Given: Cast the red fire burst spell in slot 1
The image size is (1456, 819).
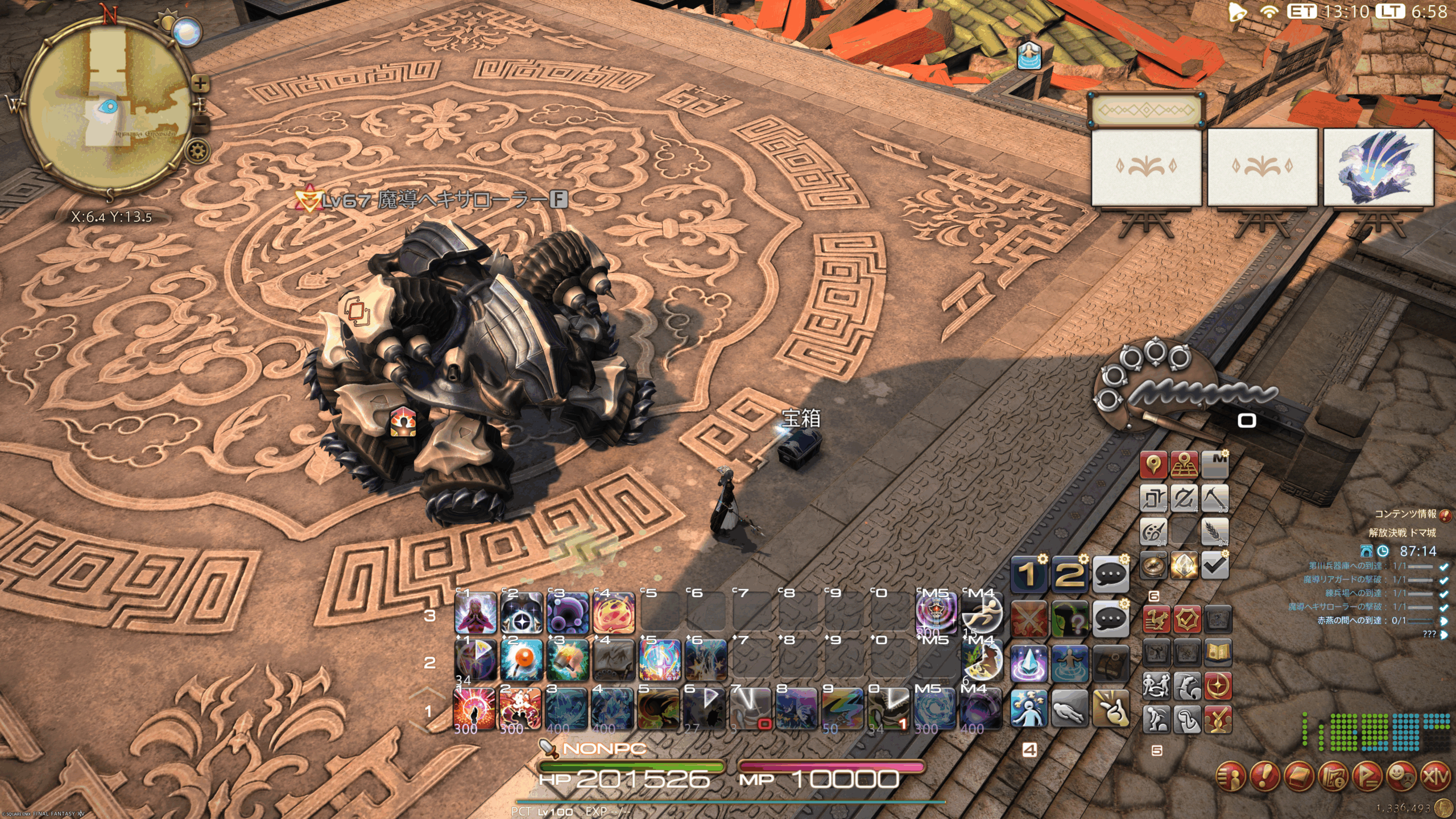Looking at the screenshot, I should click(x=474, y=709).
